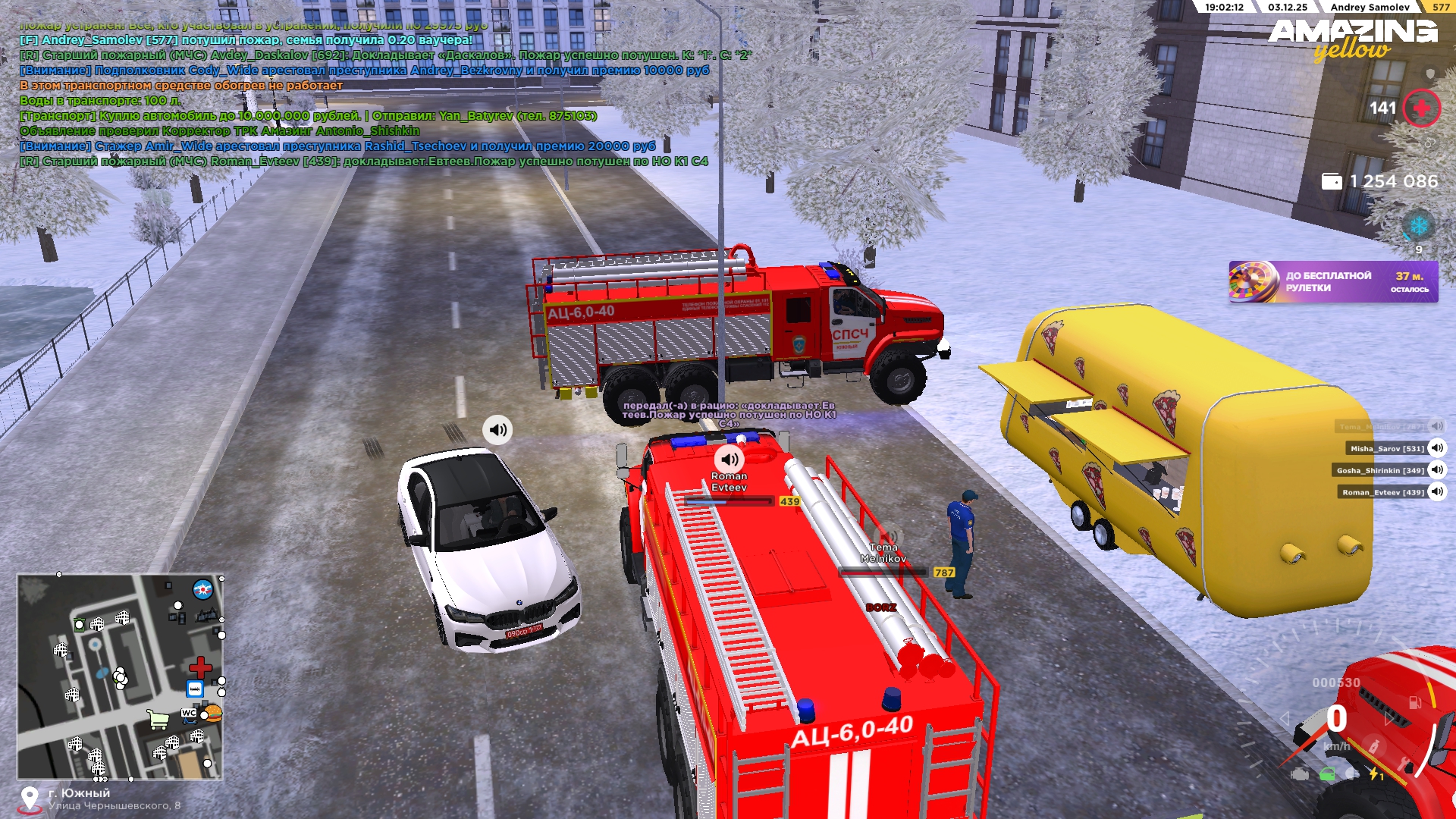Select the shopping cart marker on minimap

click(158, 719)
